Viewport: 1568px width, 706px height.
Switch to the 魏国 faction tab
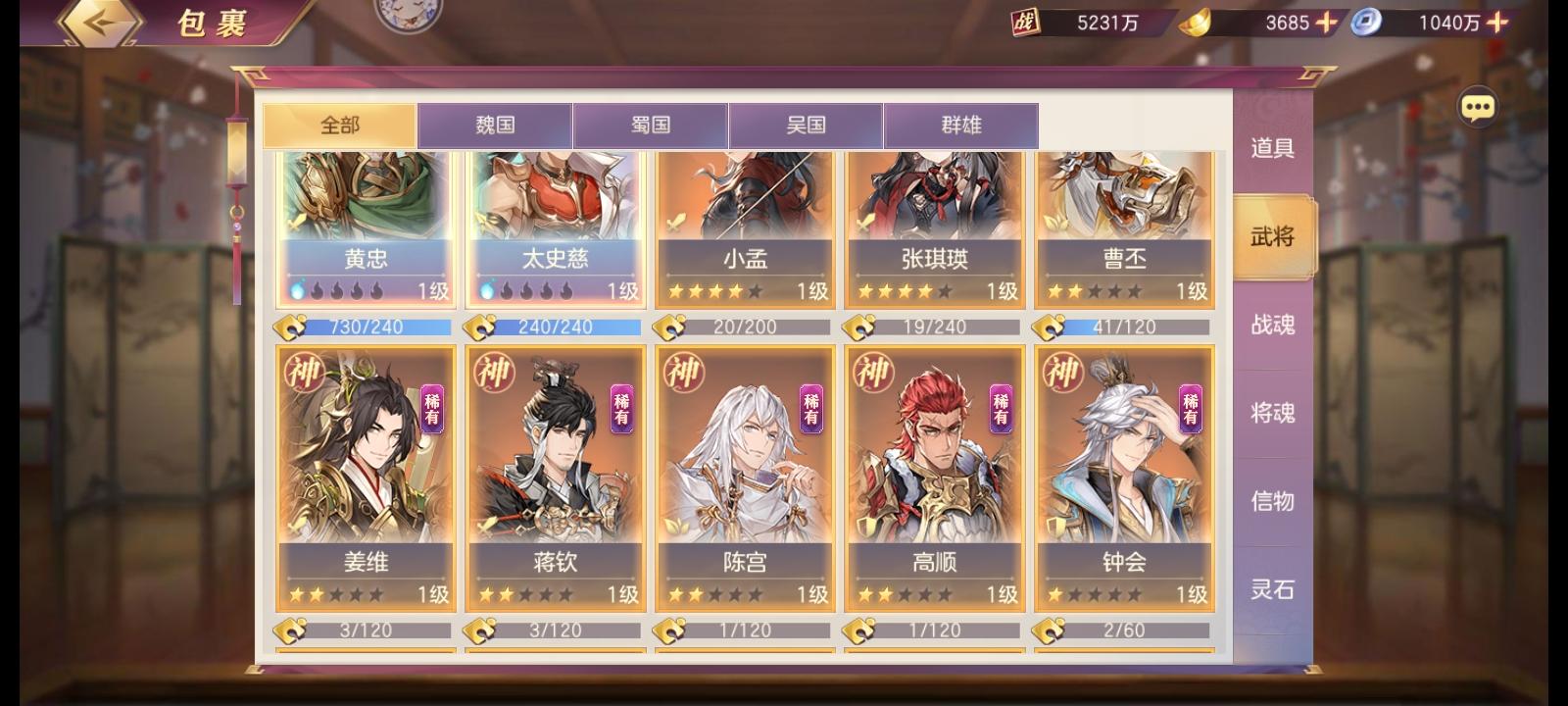(x=496, y=126)
